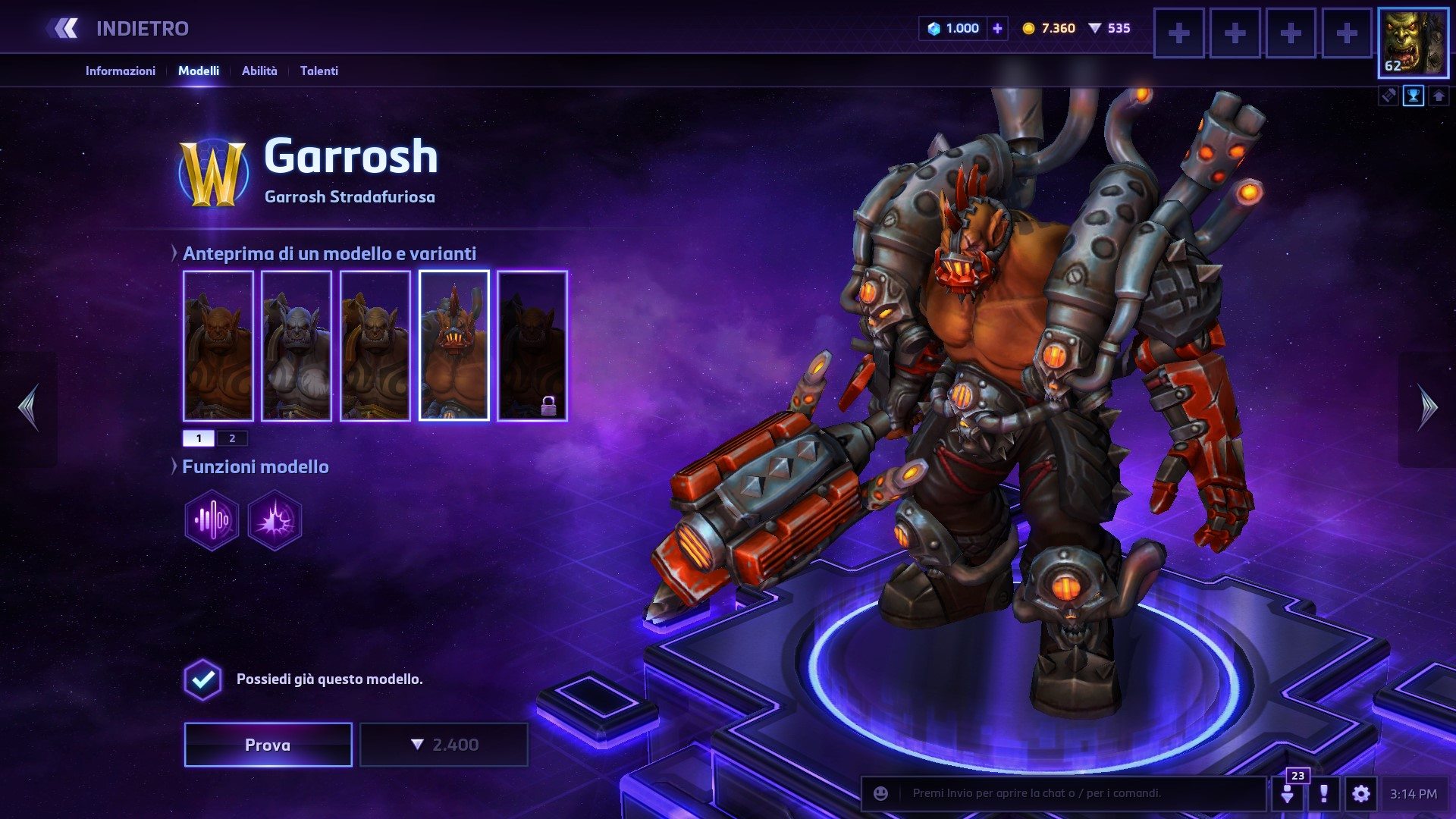1456x819 pixels.
Task: Add gems with the plus button
Action: click(x=997, y=29)
